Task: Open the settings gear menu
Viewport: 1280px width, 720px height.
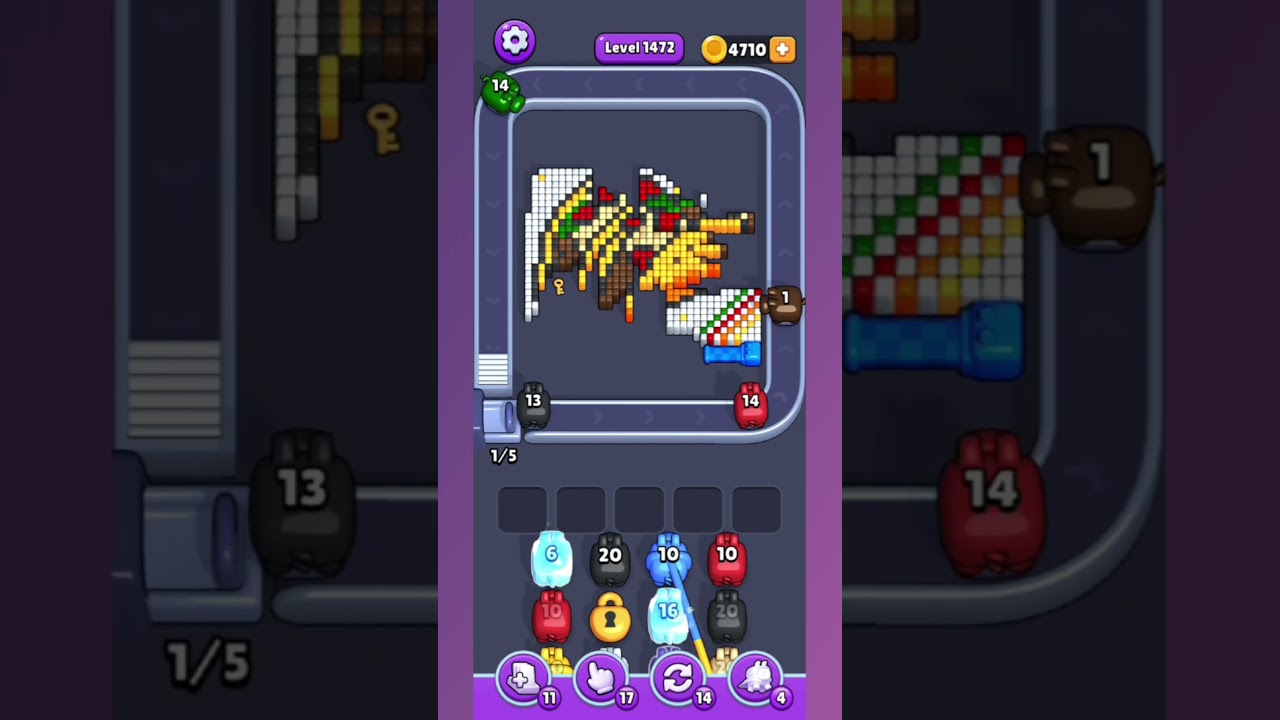Action: click(514, 41)
